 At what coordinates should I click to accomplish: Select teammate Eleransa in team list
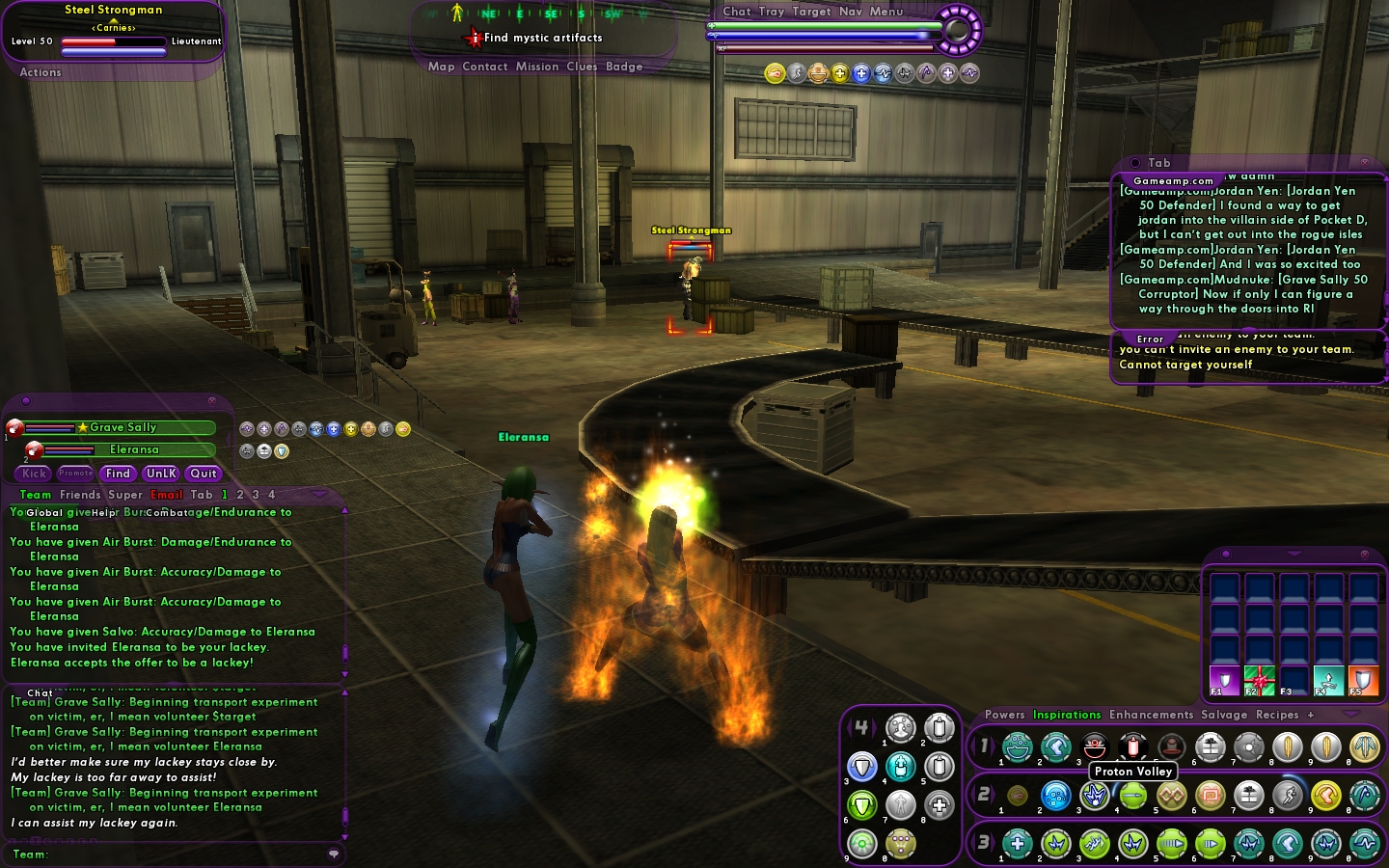coord(134,449)
